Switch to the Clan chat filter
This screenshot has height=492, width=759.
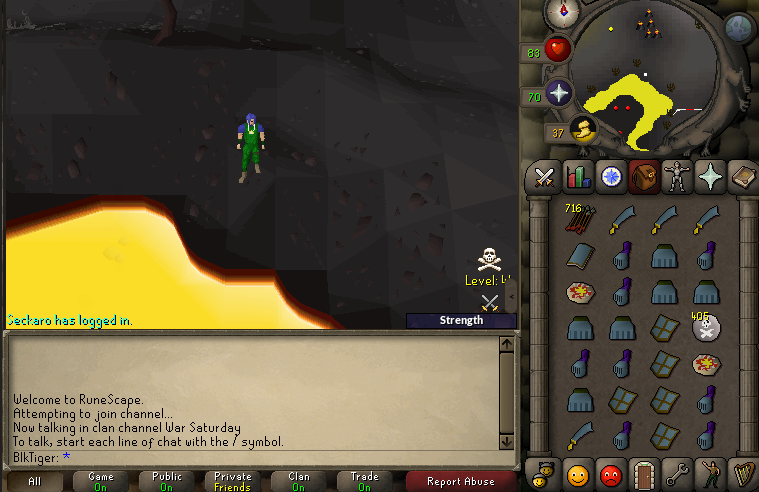point(299,481)
